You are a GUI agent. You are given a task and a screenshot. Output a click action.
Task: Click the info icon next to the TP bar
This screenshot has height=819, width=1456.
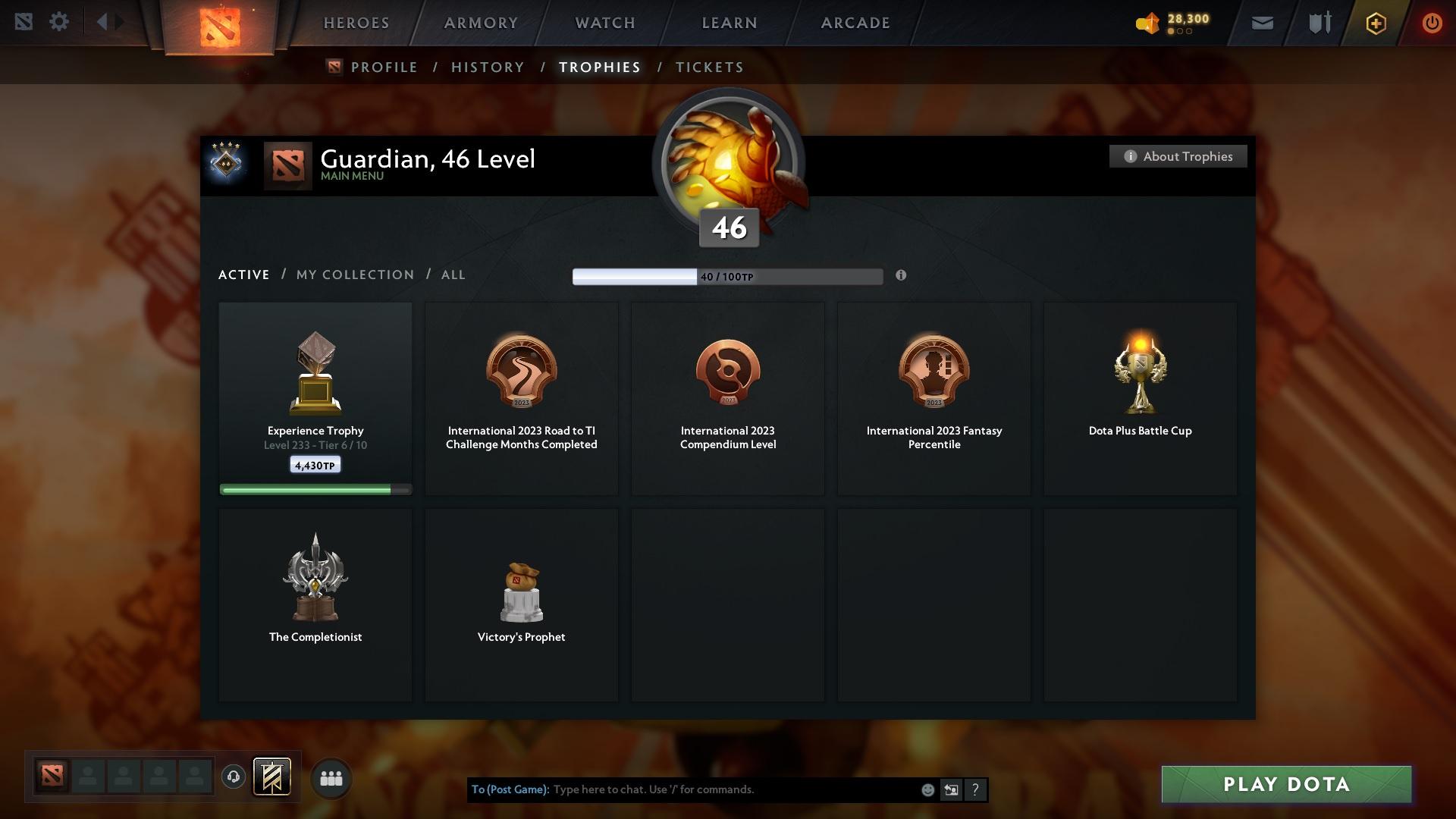(902, 276)
